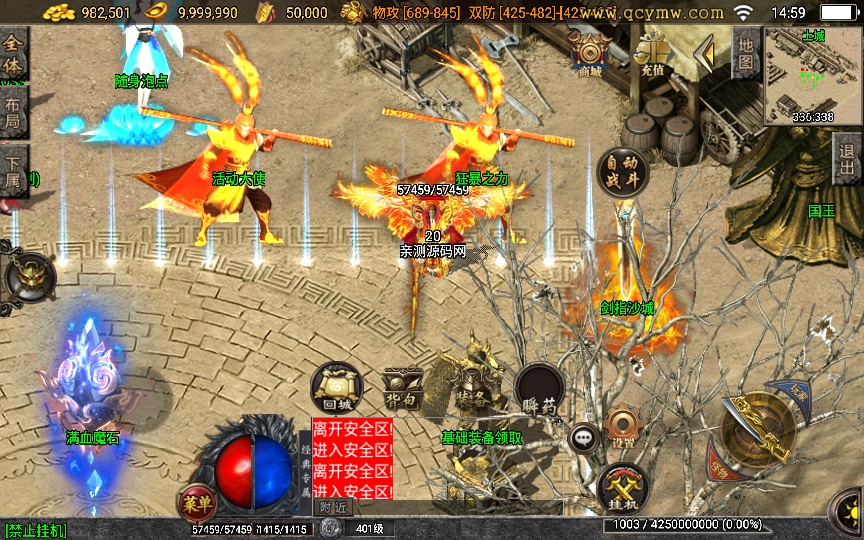Select the 布局 layout tab
864x540 pixels.
pos(13,112)
